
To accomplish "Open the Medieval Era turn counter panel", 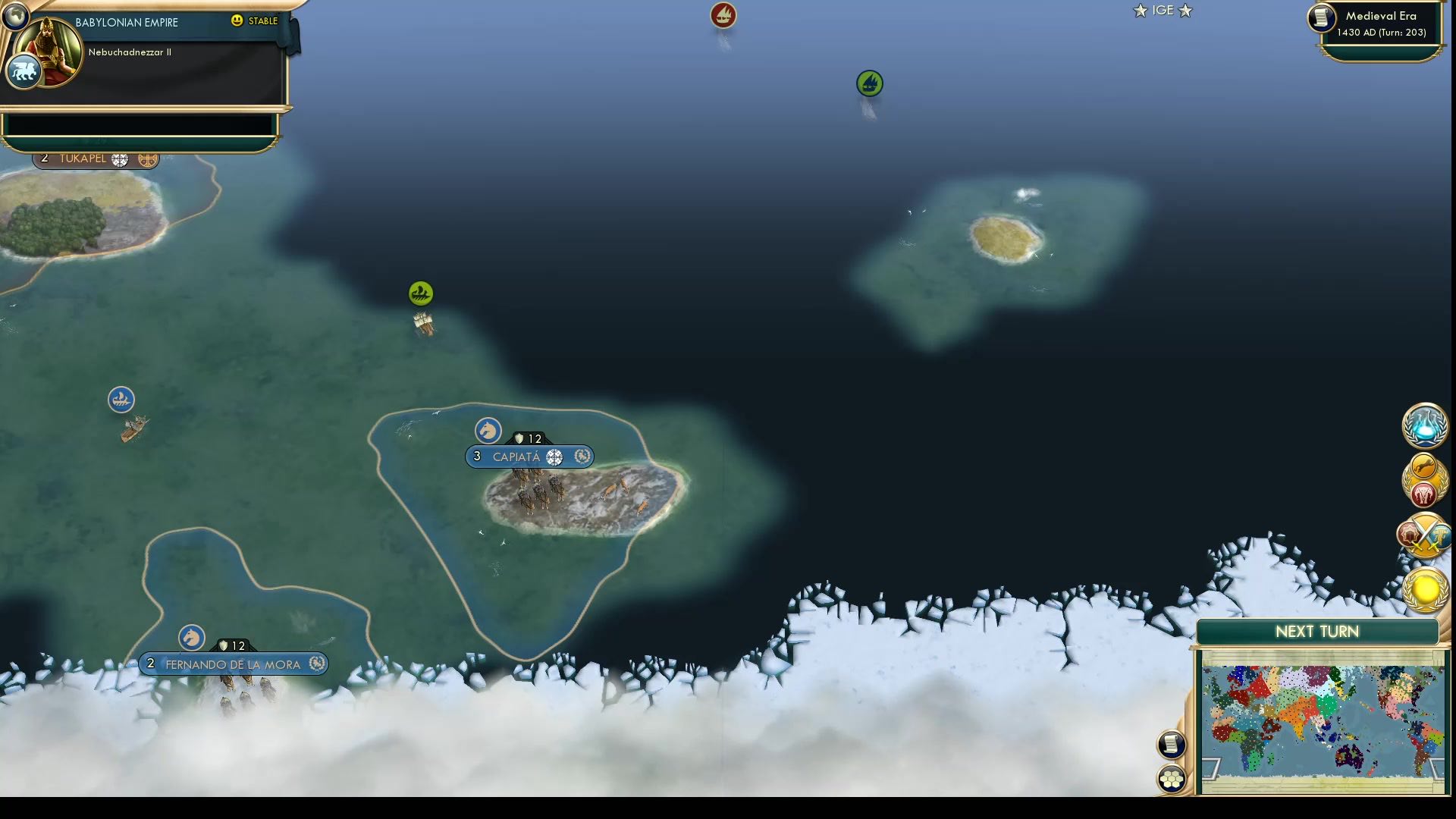I will point(1382,23).
